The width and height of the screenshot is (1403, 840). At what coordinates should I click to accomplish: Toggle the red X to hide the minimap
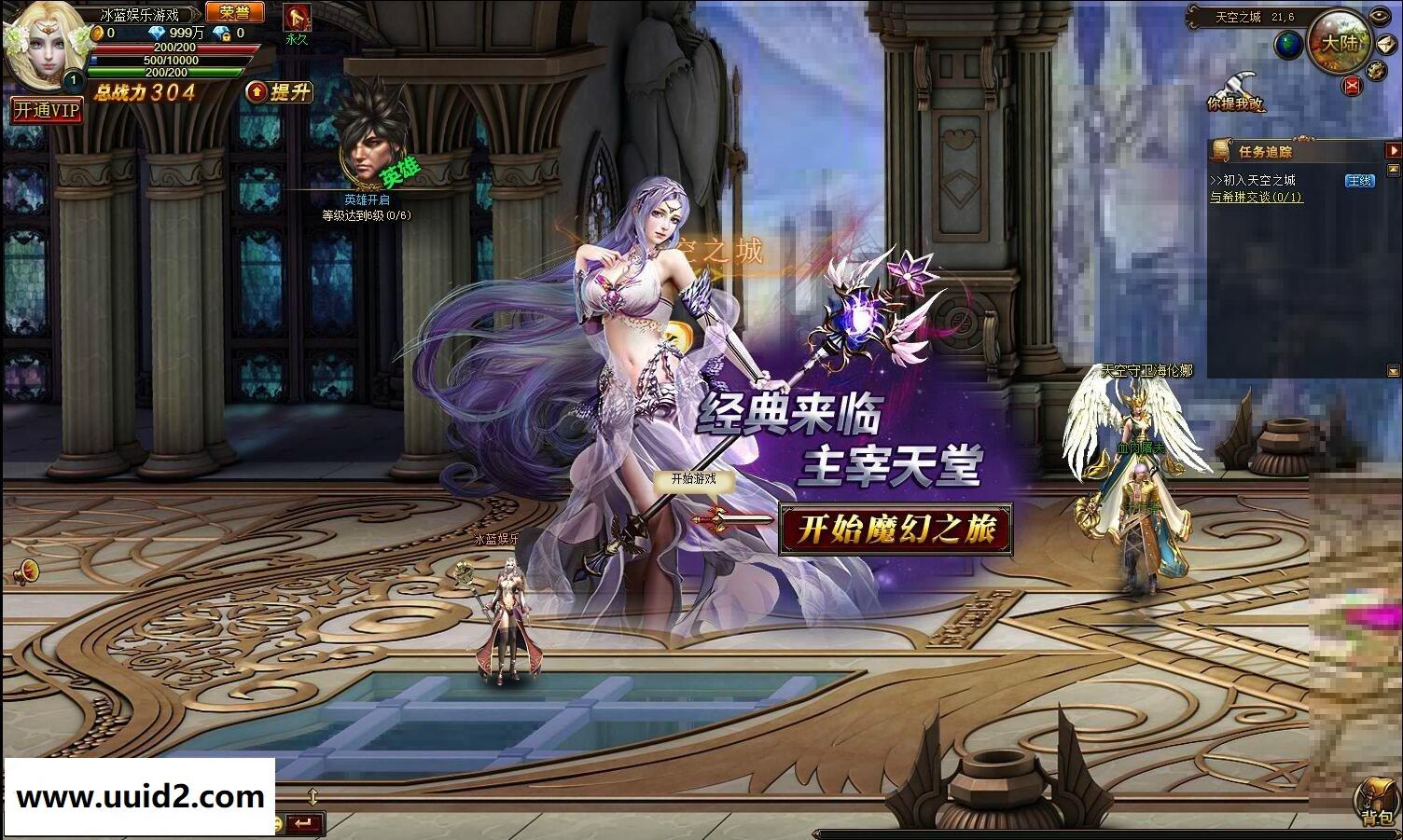pyautogui.click(x=1351, y=85)
